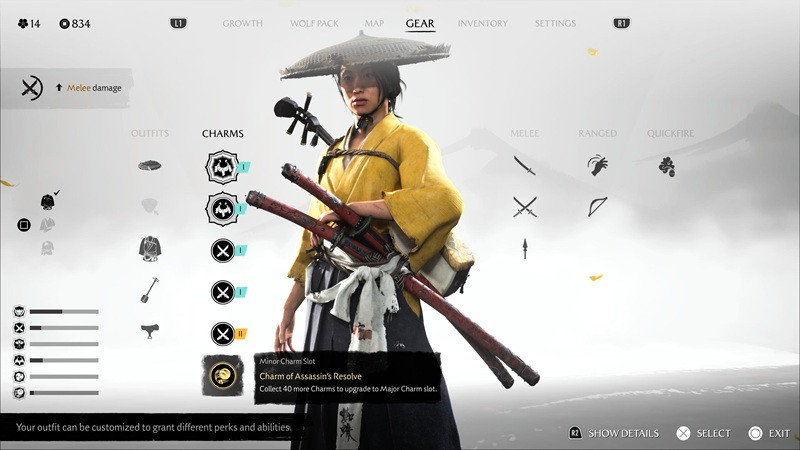This screenshot has height=450, width=800.
Task: Select the straw hat outfit slot
Action: tap(150, 165)
